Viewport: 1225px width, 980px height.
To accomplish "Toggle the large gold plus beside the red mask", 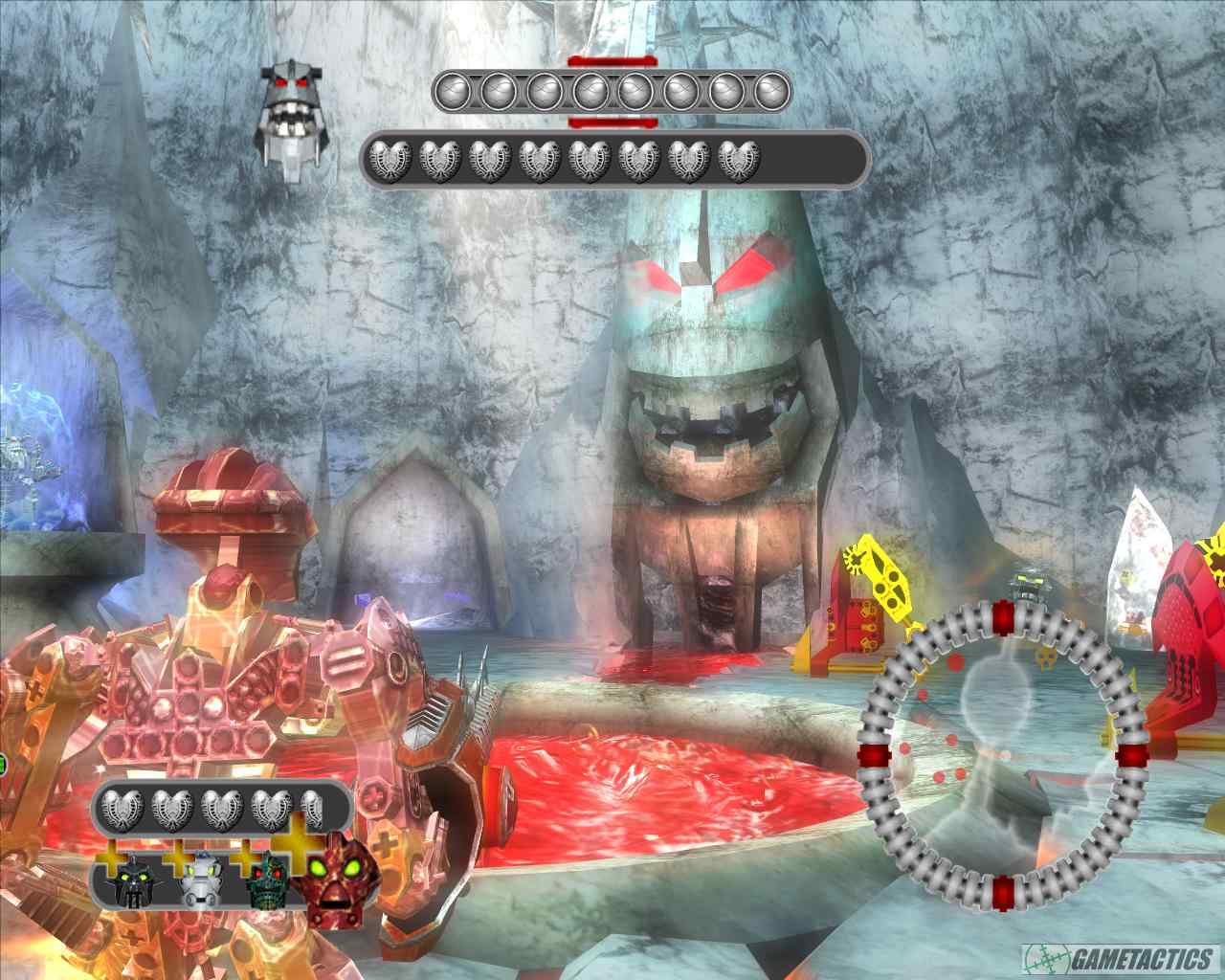I will pyautogui.click(x=296, y=844).
